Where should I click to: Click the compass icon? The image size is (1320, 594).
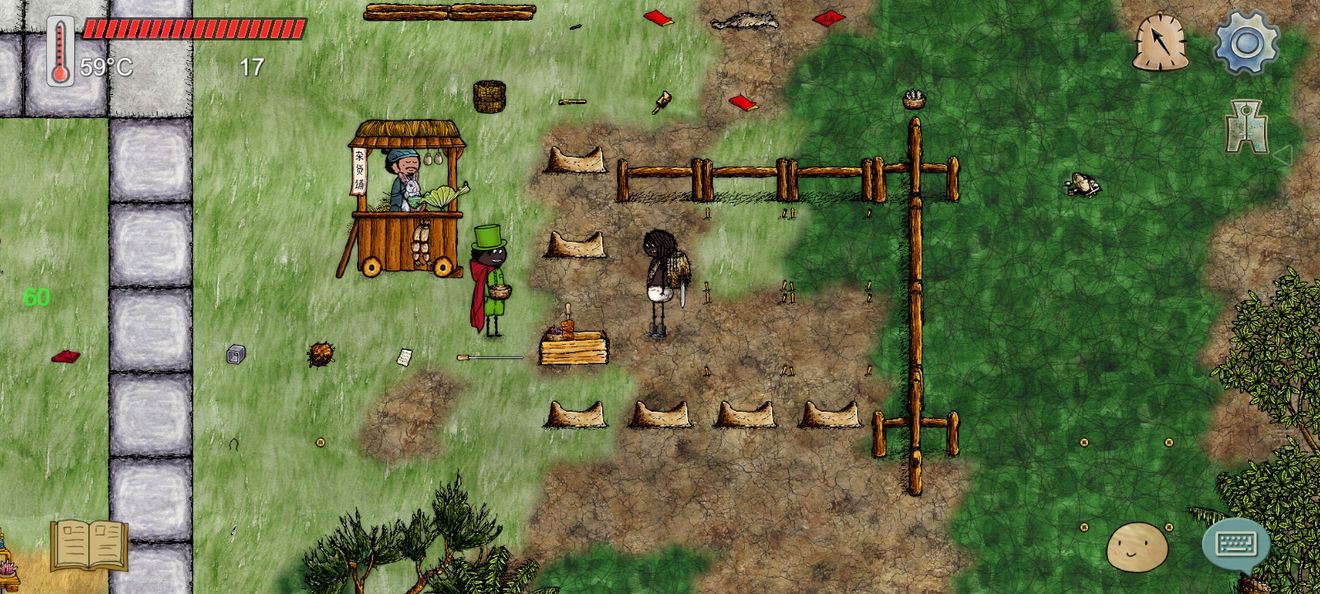point(1160,43)
